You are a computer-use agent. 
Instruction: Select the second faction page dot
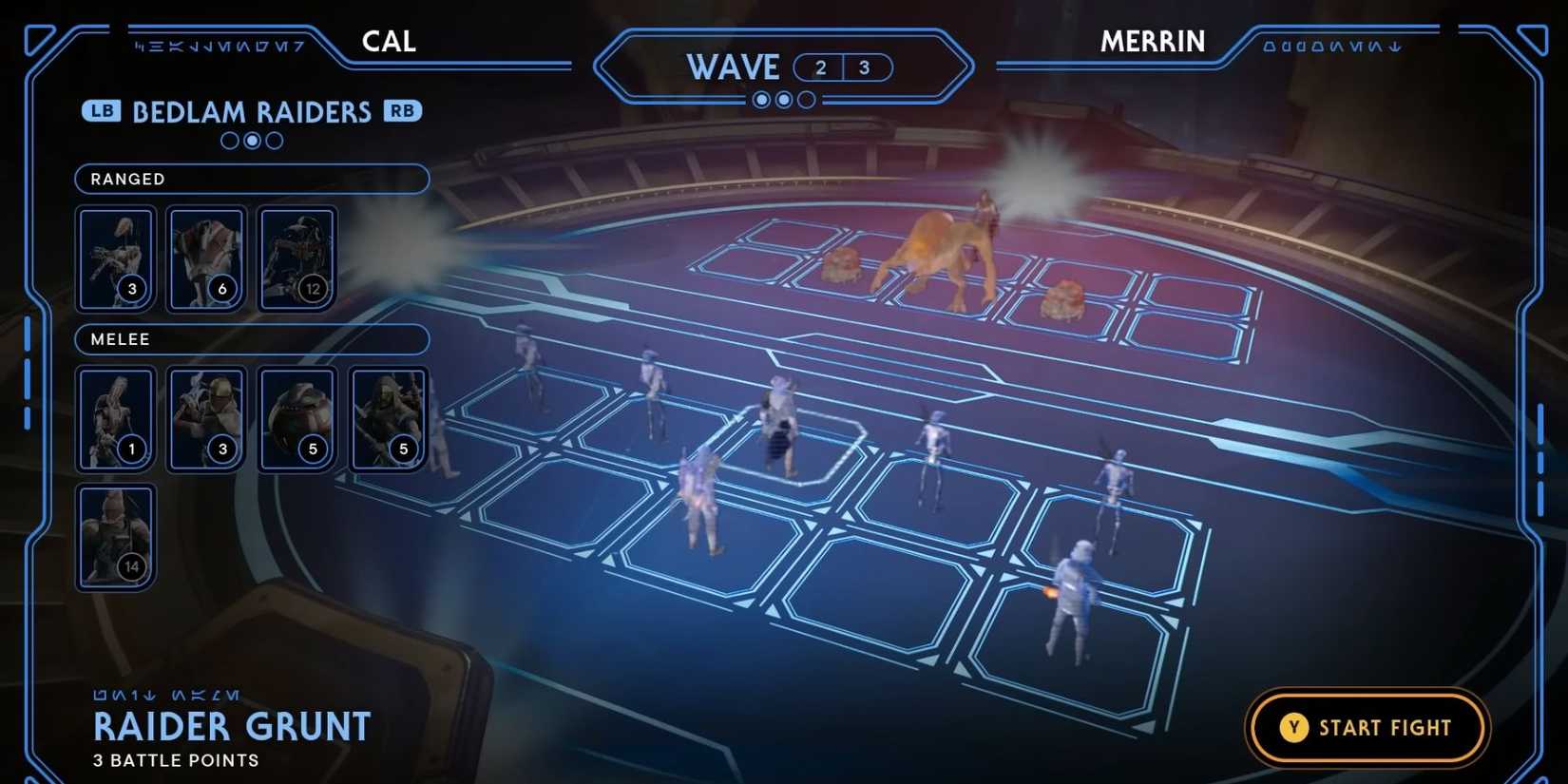click(x=251, y=141)
